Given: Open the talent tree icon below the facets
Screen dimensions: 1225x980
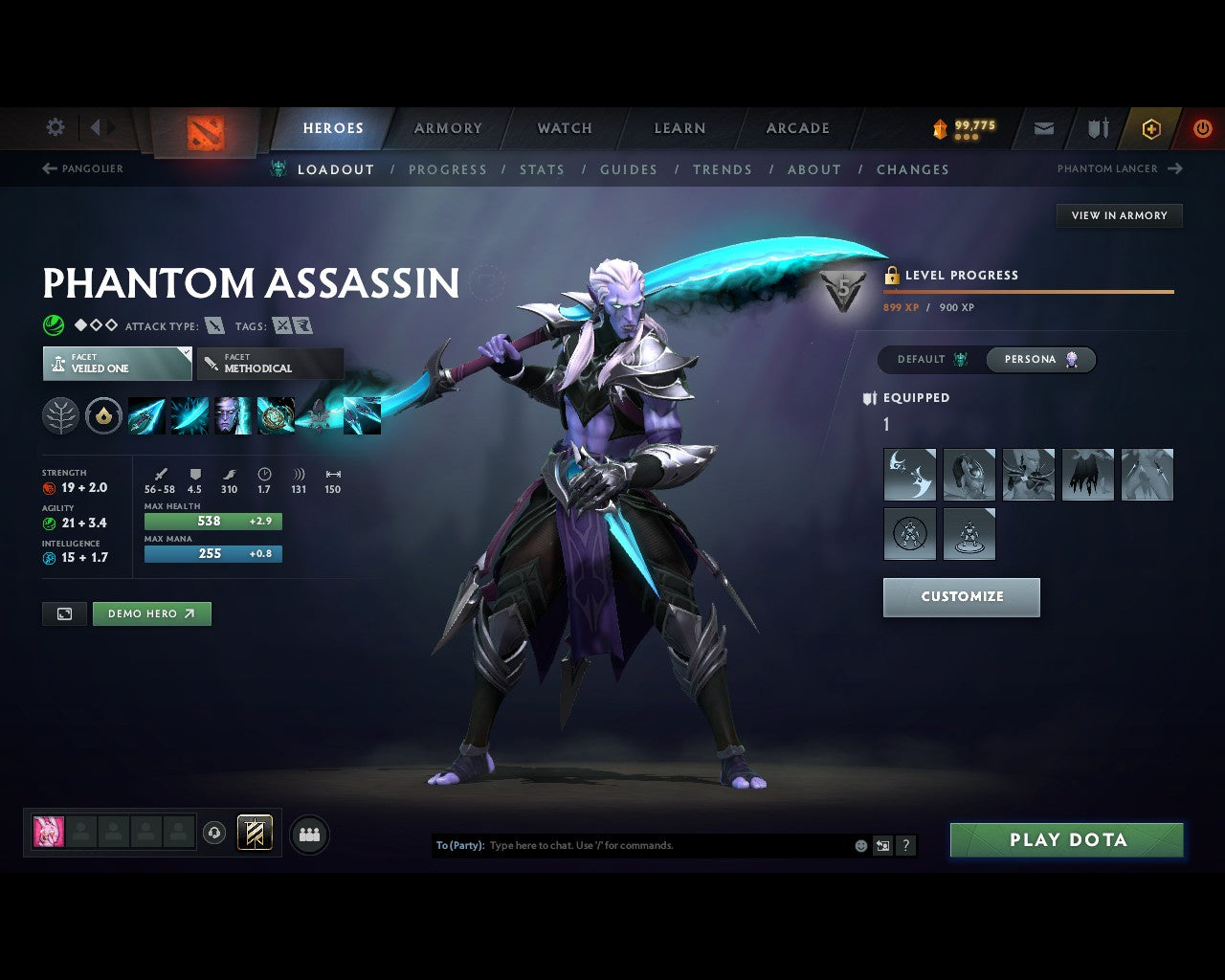Looking at the screenshot, I should click(60, 415).
